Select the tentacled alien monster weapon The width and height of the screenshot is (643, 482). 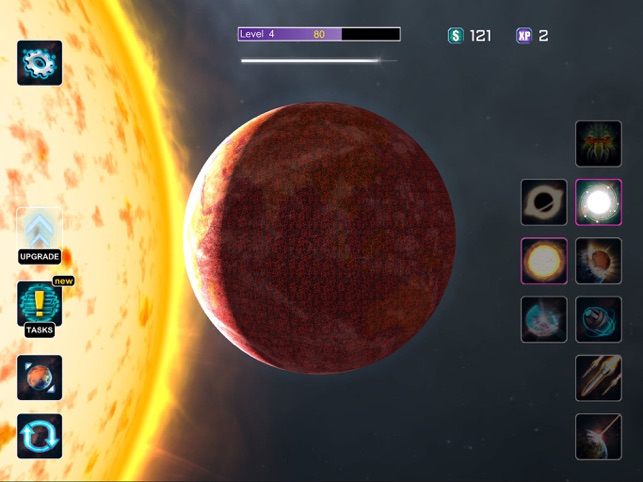[x=598, y=144]
